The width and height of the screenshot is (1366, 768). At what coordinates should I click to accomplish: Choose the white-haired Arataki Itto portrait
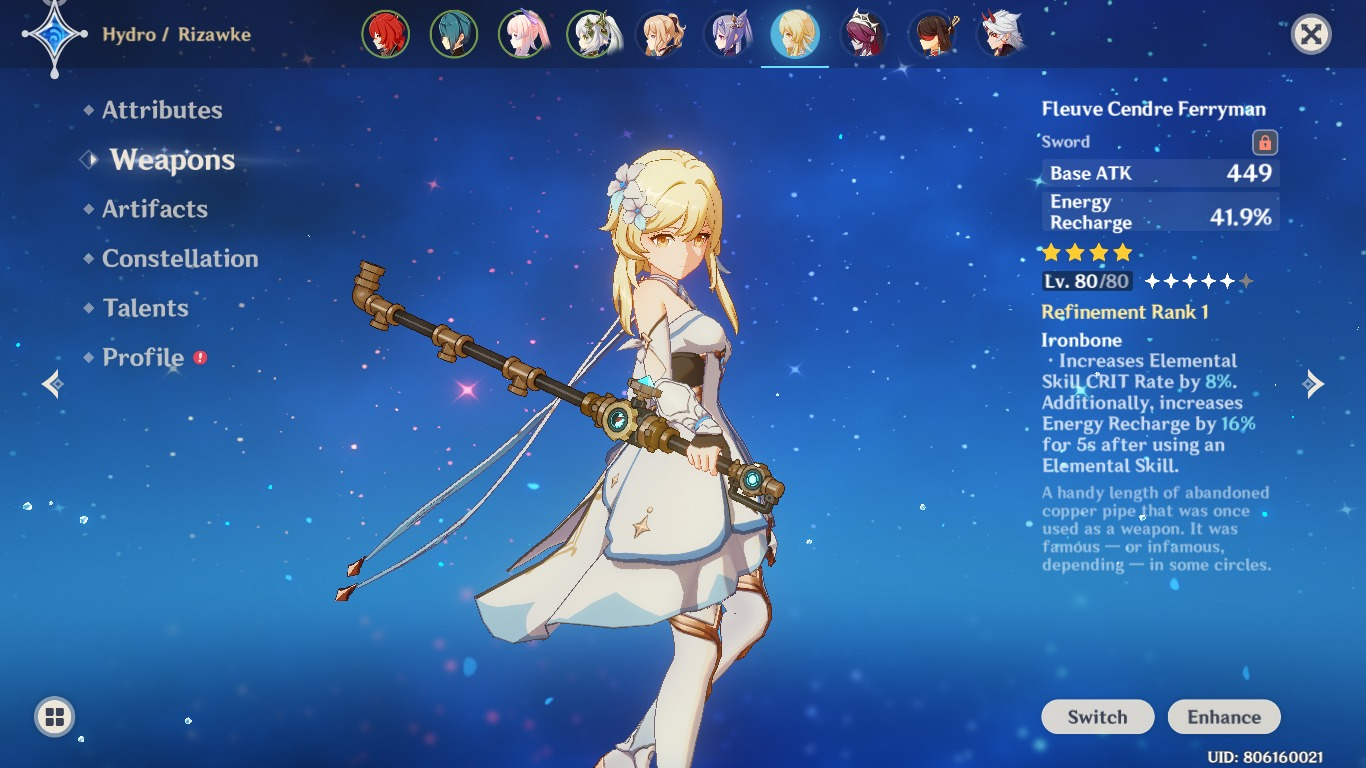(x=1001, y=35)
